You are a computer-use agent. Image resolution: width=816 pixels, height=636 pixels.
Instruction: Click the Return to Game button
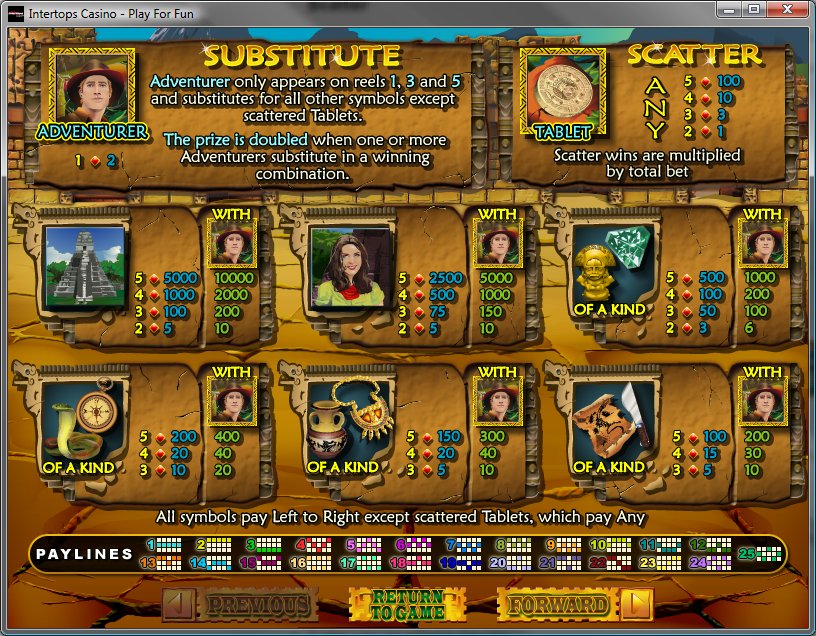407,604
